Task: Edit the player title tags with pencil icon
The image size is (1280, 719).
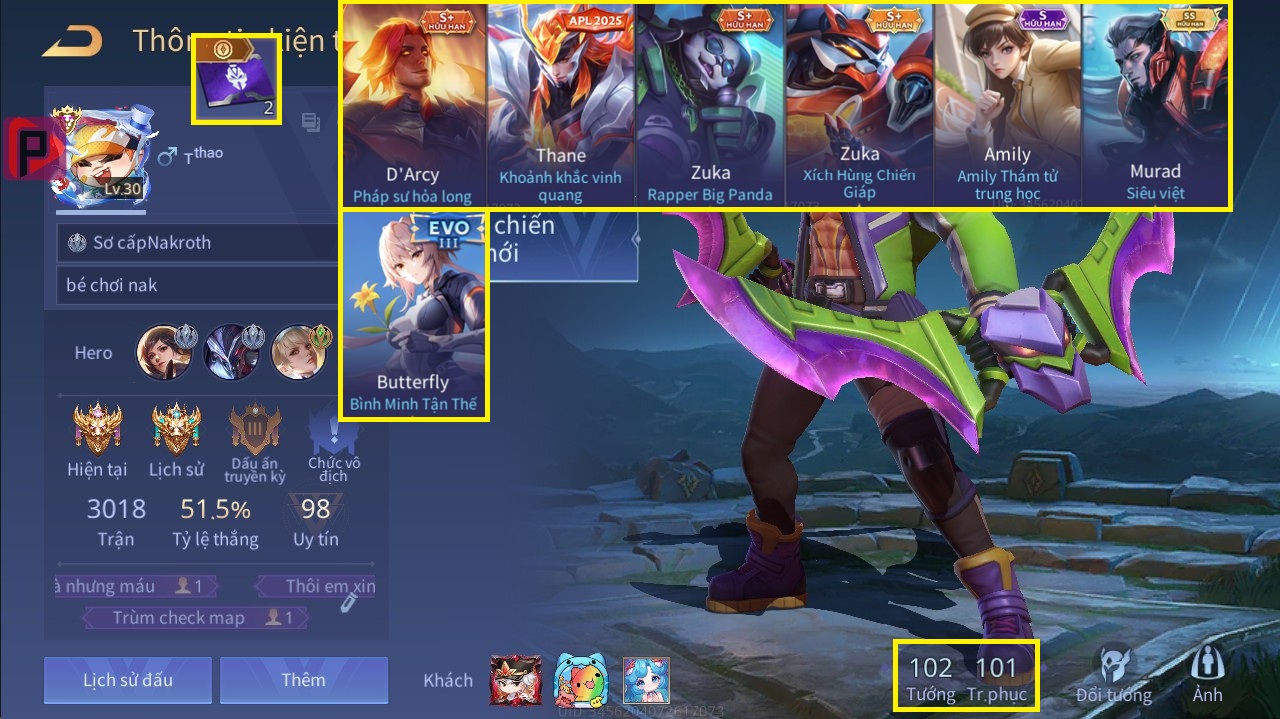Action: [348, 602]
